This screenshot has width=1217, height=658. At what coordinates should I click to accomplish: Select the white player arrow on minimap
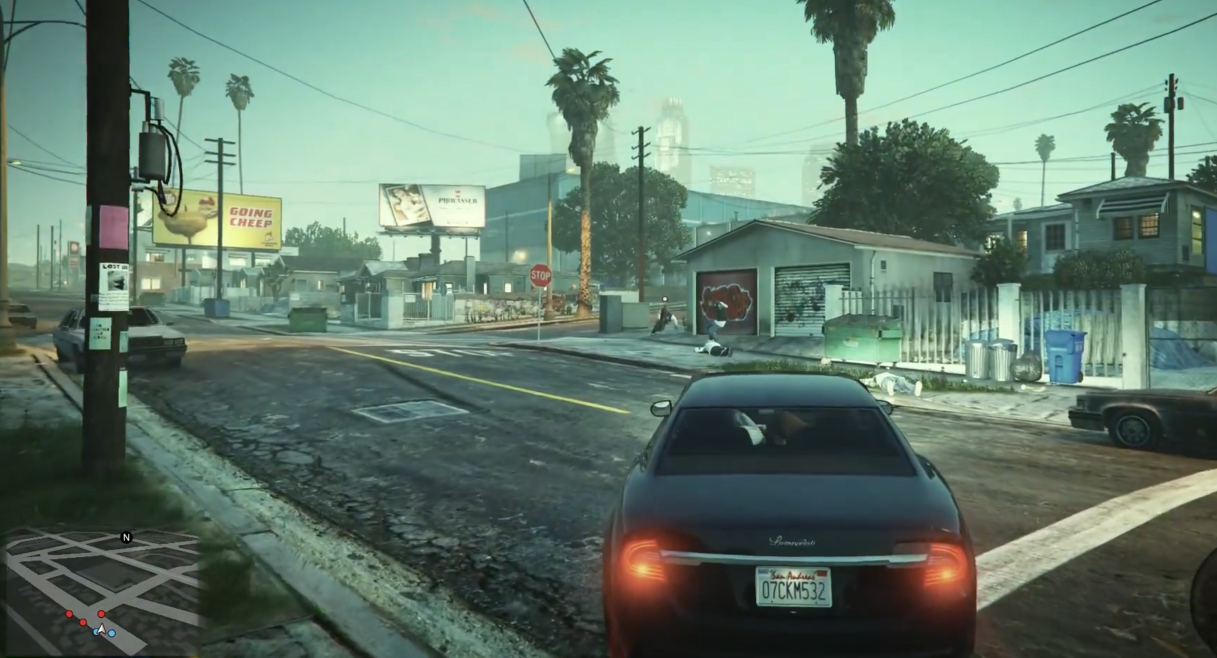coord(100,630)
